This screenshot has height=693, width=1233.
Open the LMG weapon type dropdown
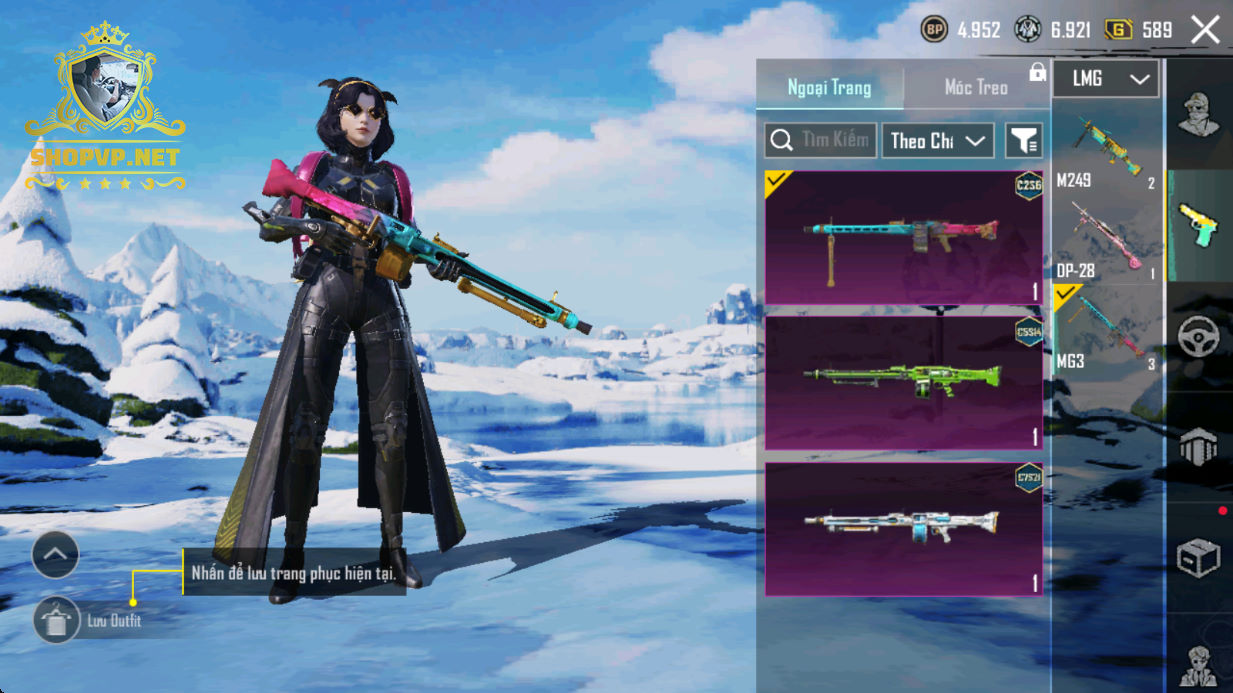(x=1106, y=79)
